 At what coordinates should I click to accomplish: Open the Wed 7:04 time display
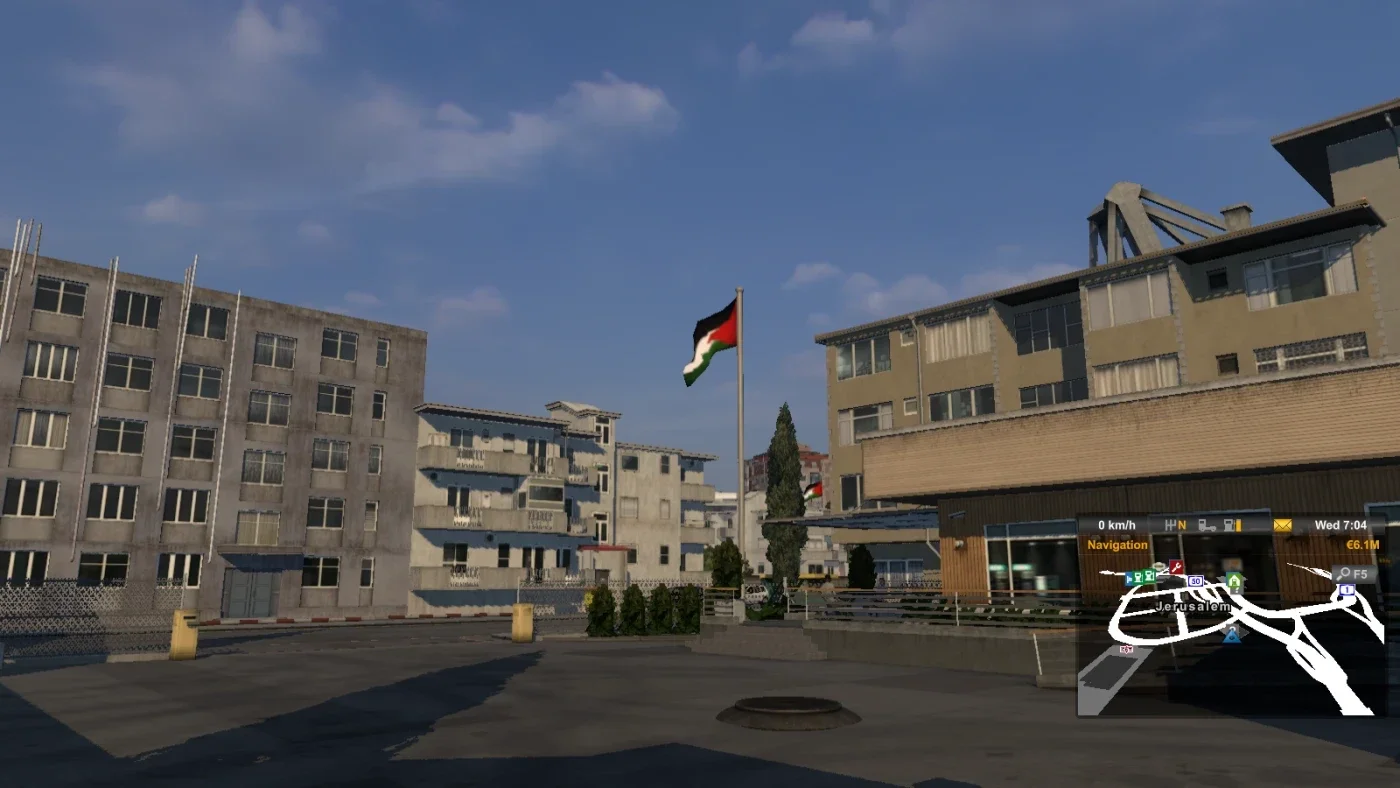pos(1341,524)
